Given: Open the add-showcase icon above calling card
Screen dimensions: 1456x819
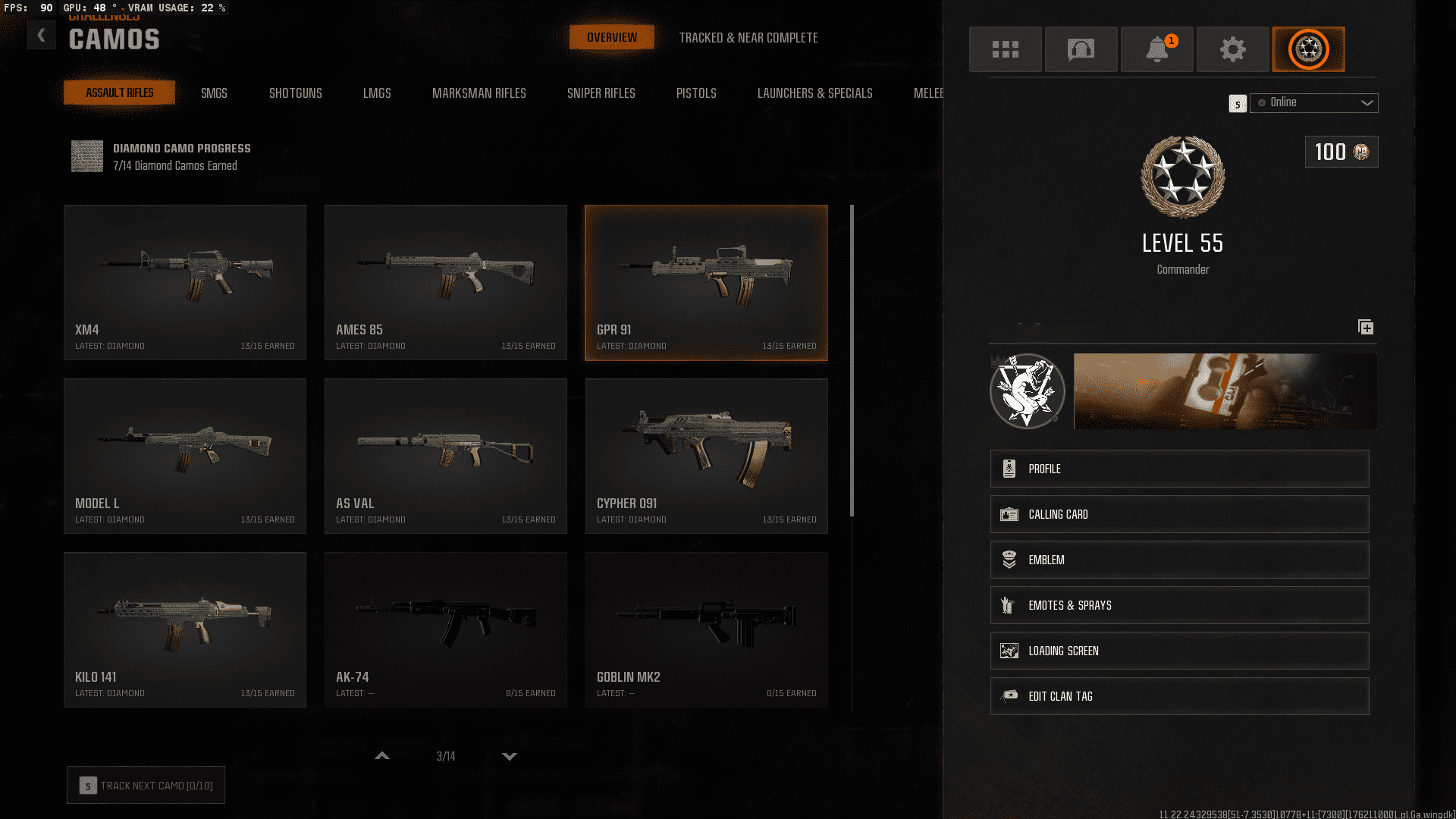Looking at the screenshot, I should (1366, 328).
